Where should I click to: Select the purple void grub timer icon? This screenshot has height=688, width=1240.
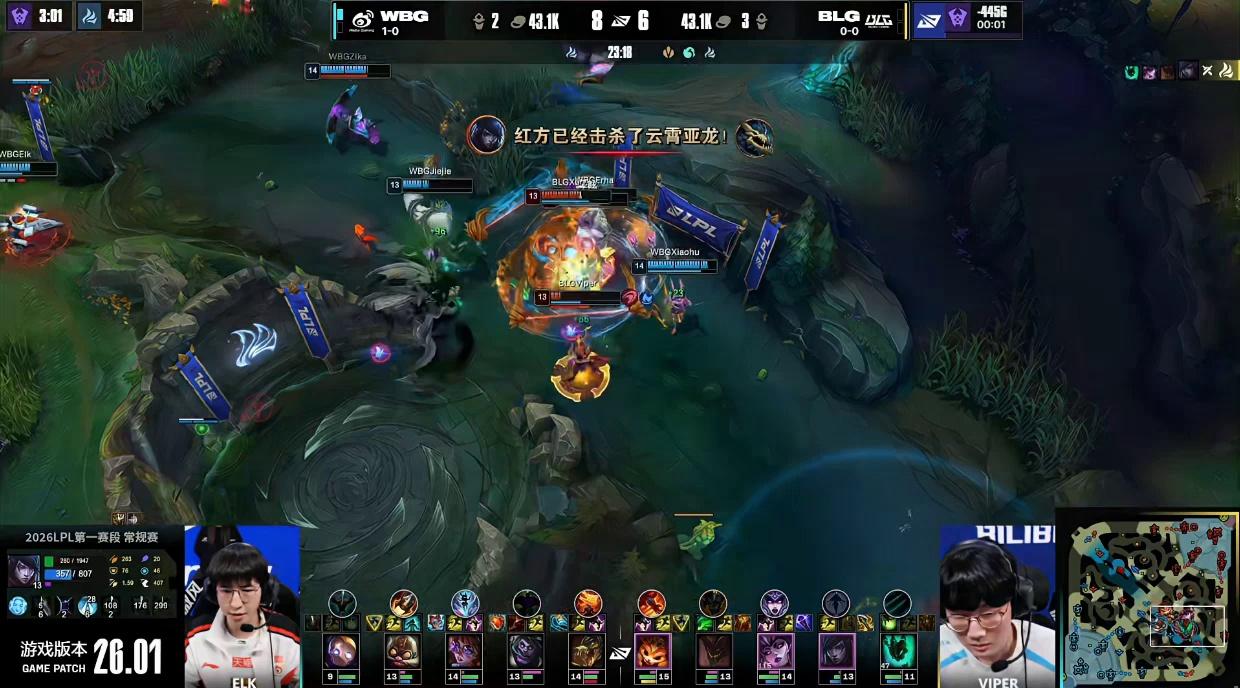(21, 15)
